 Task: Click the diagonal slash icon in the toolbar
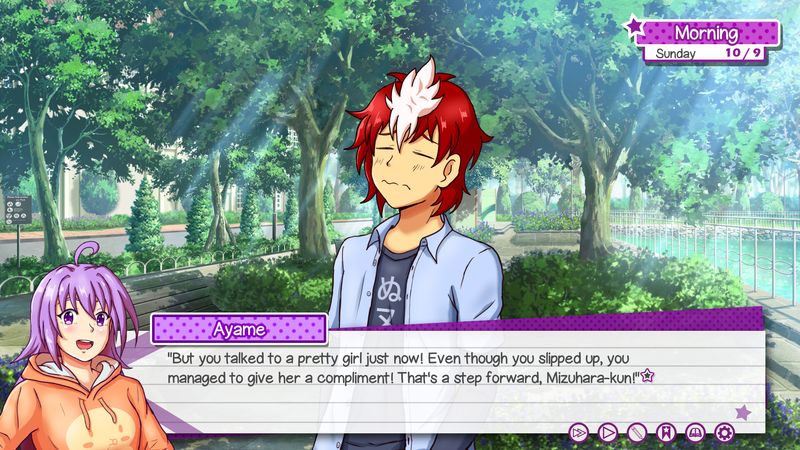[x=636, y=432]
